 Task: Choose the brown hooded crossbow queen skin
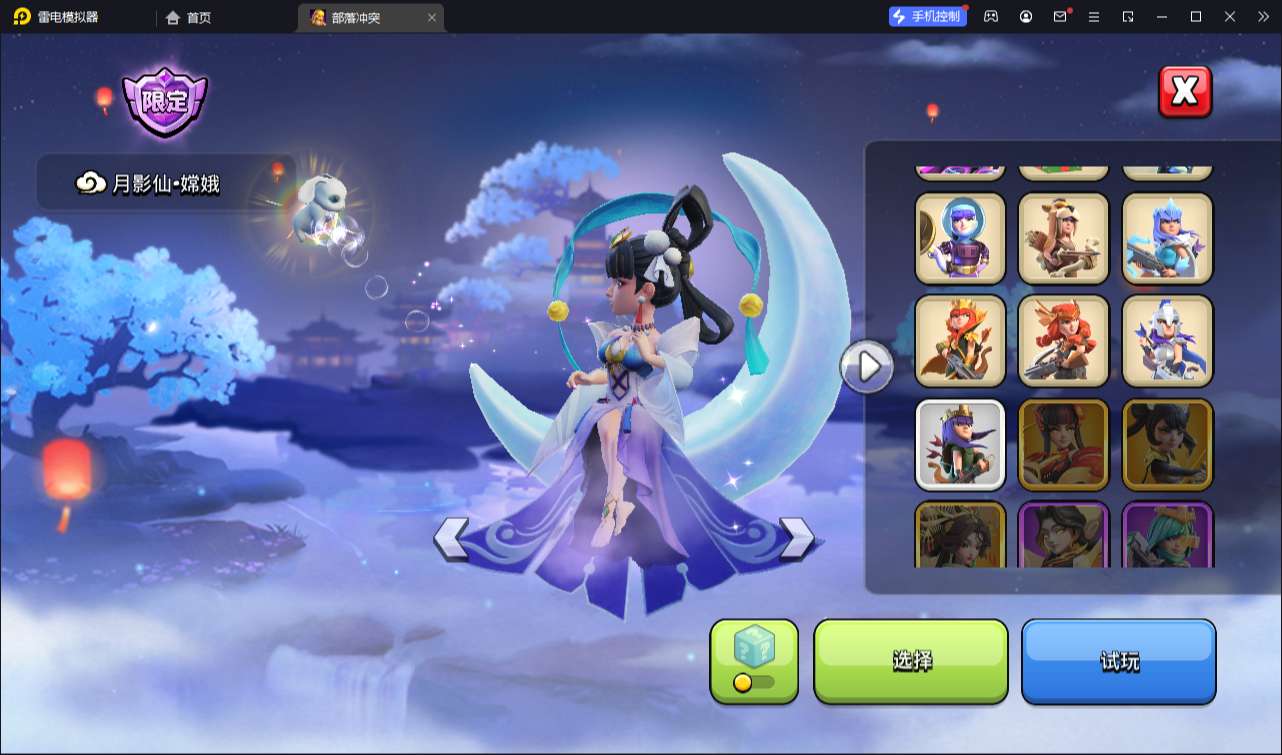tap(1063, 238)
